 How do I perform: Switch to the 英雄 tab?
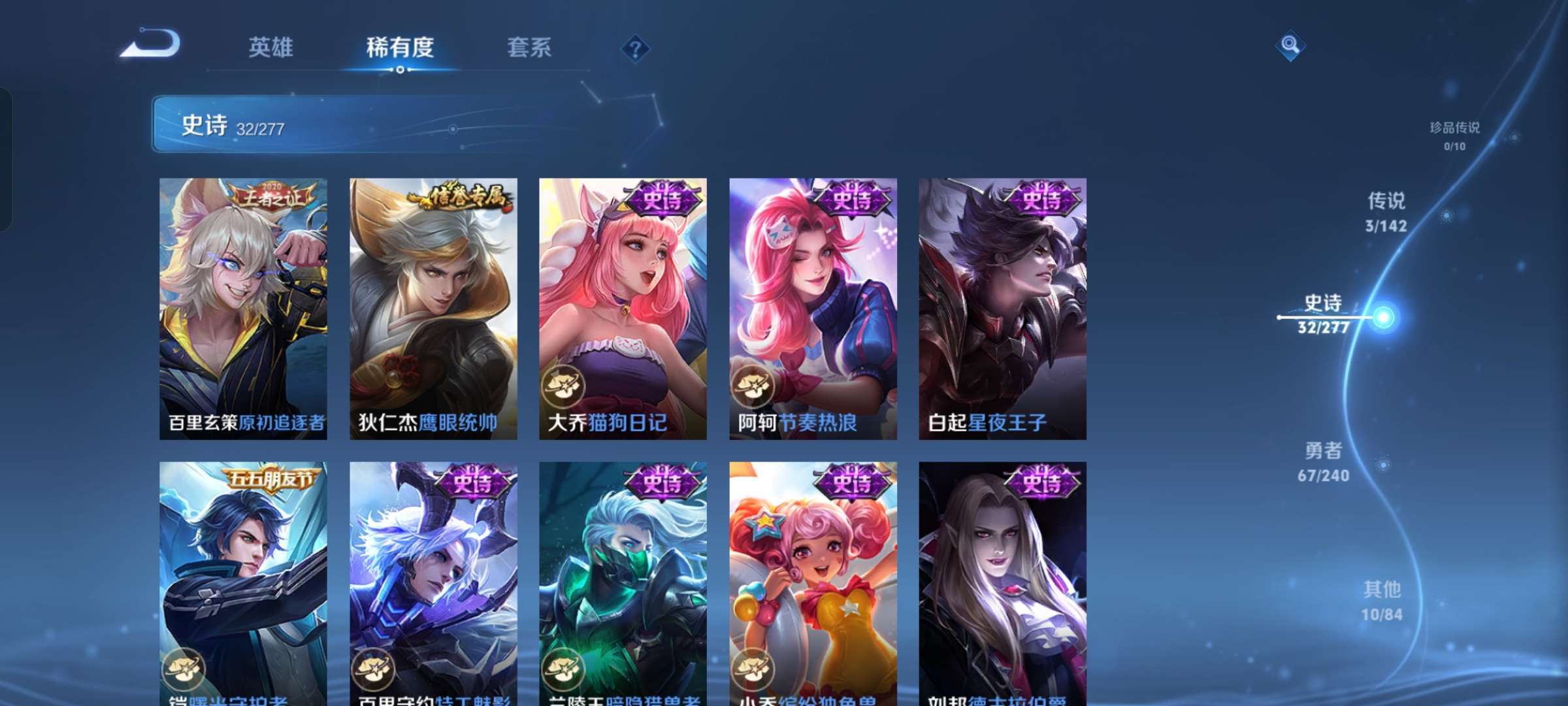(270, 48)
